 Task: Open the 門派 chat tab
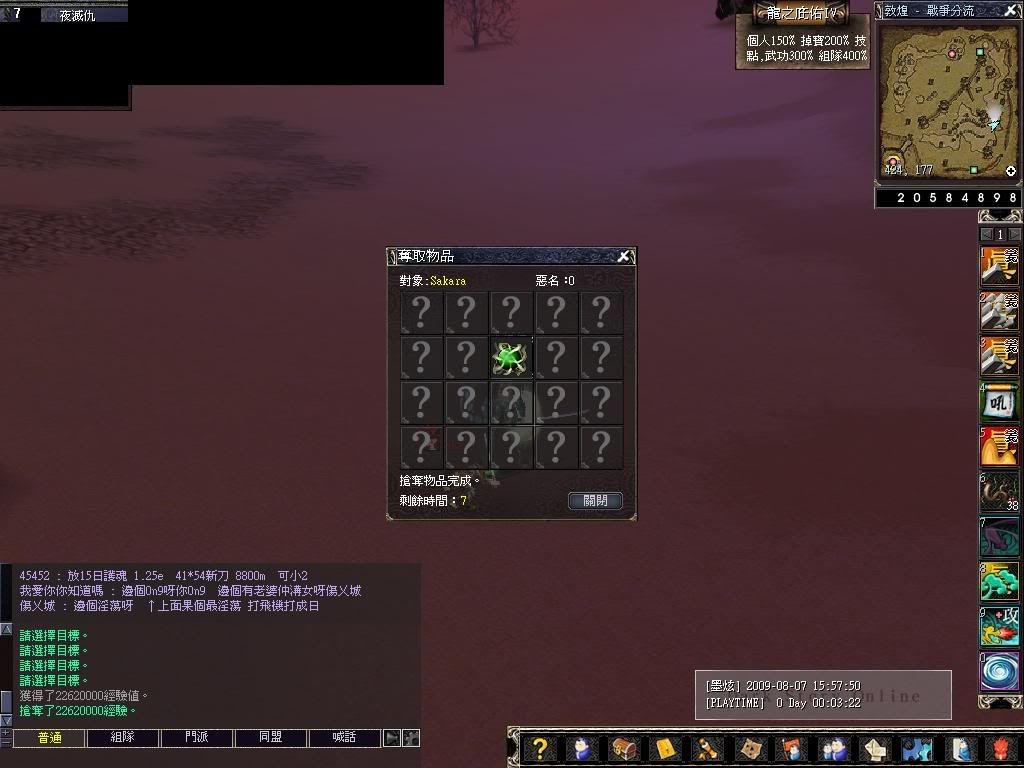pos(197,738)
